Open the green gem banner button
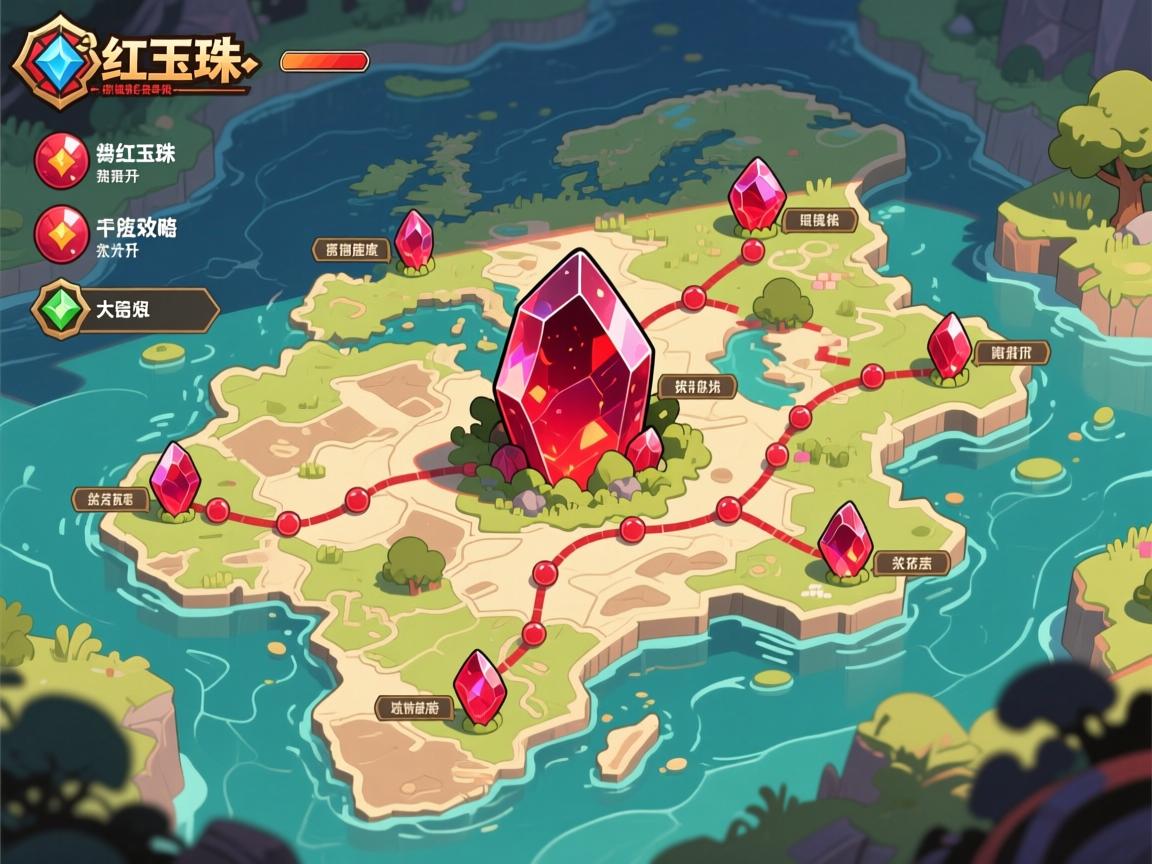Viewport: 1152px width, 864px height. (x=126, y=310)
